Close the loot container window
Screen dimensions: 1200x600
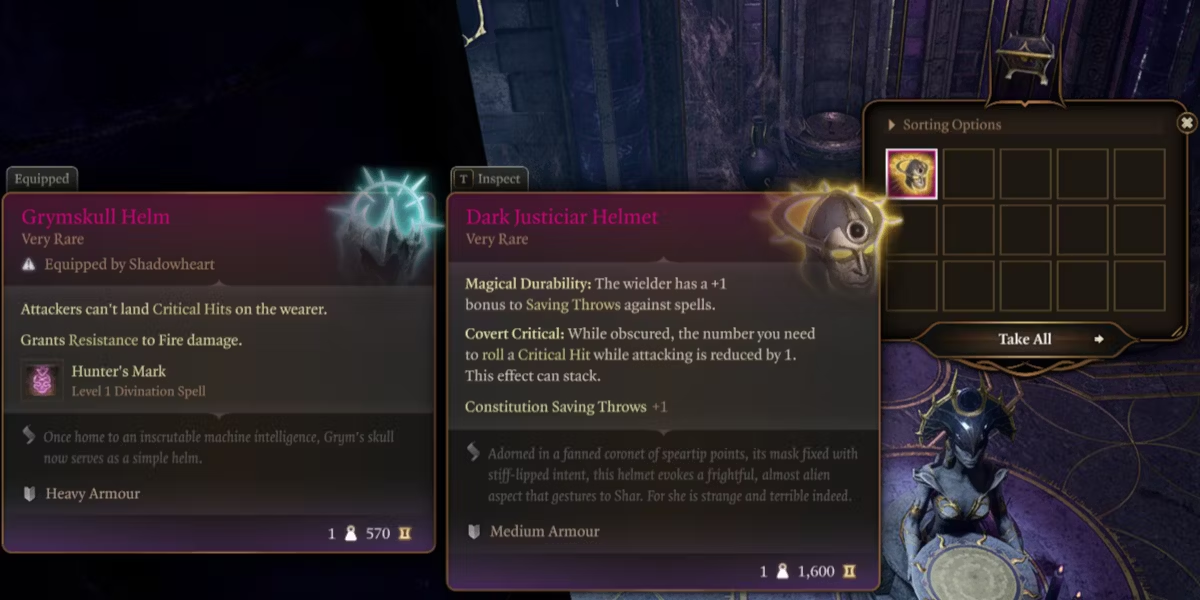click(x=1186, y=123)
